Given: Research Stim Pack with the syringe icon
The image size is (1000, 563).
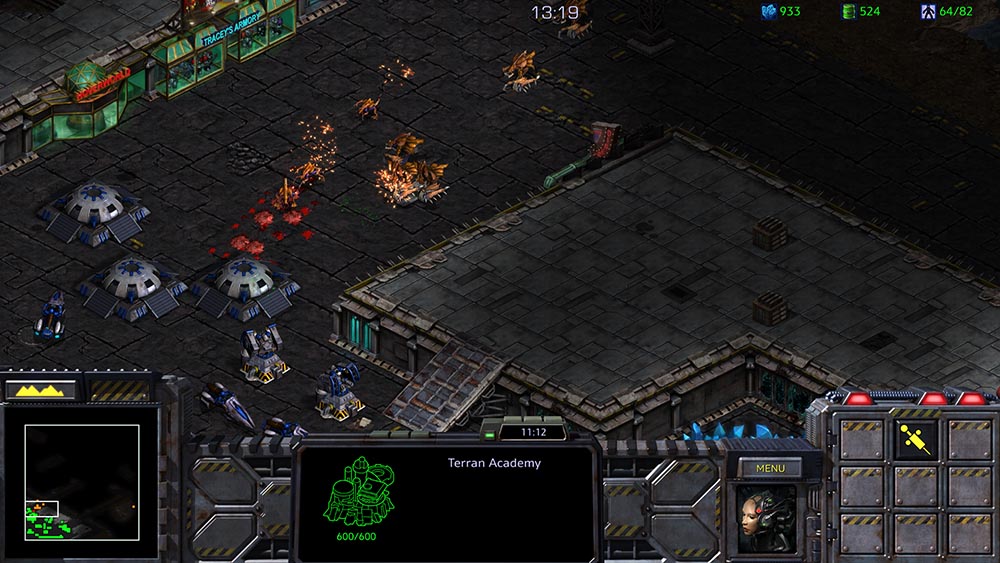Looking at the screenshot, I should point(915,440).
